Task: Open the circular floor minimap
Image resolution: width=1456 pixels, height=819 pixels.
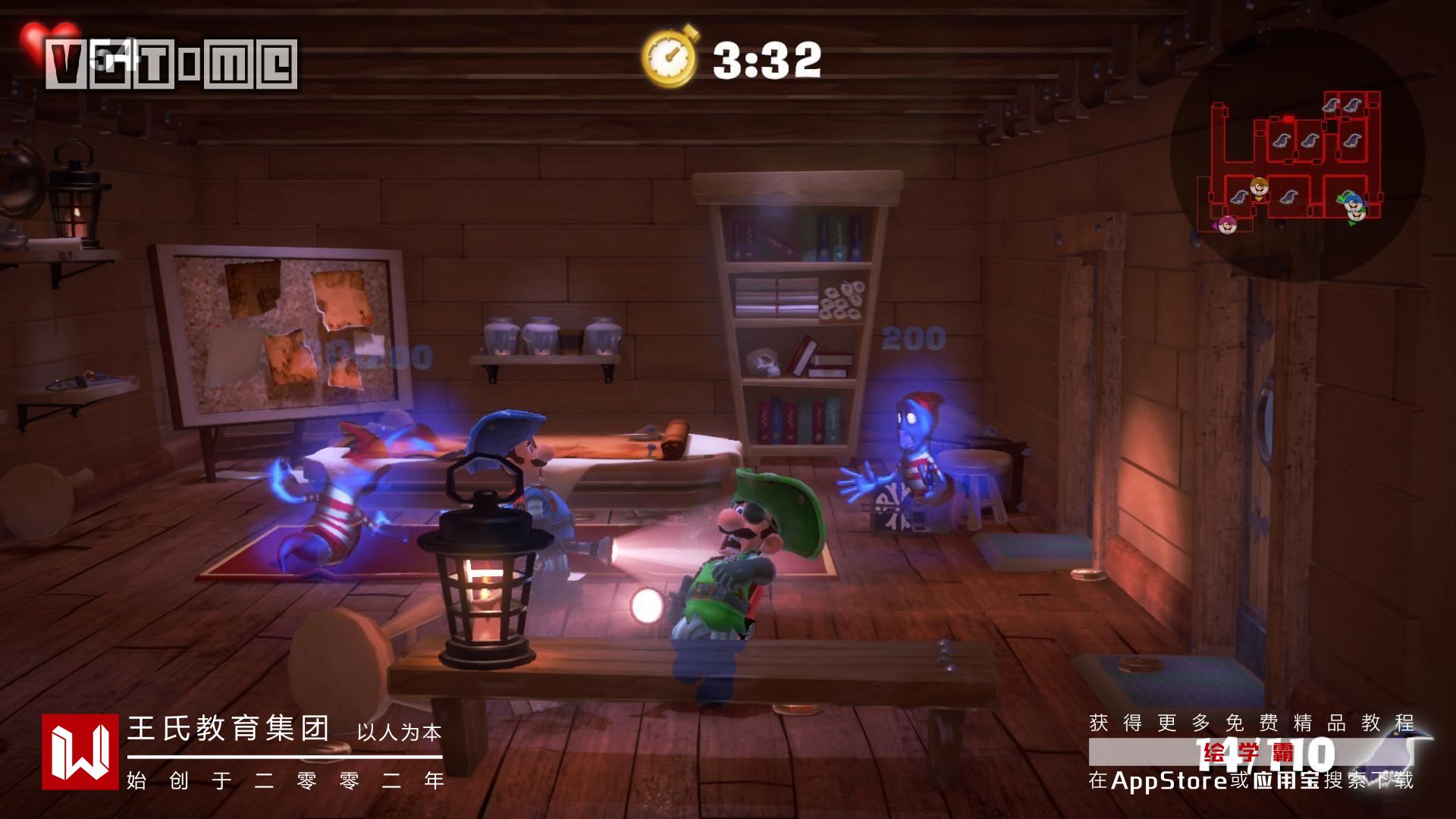Action: (x=1297, y=152)
